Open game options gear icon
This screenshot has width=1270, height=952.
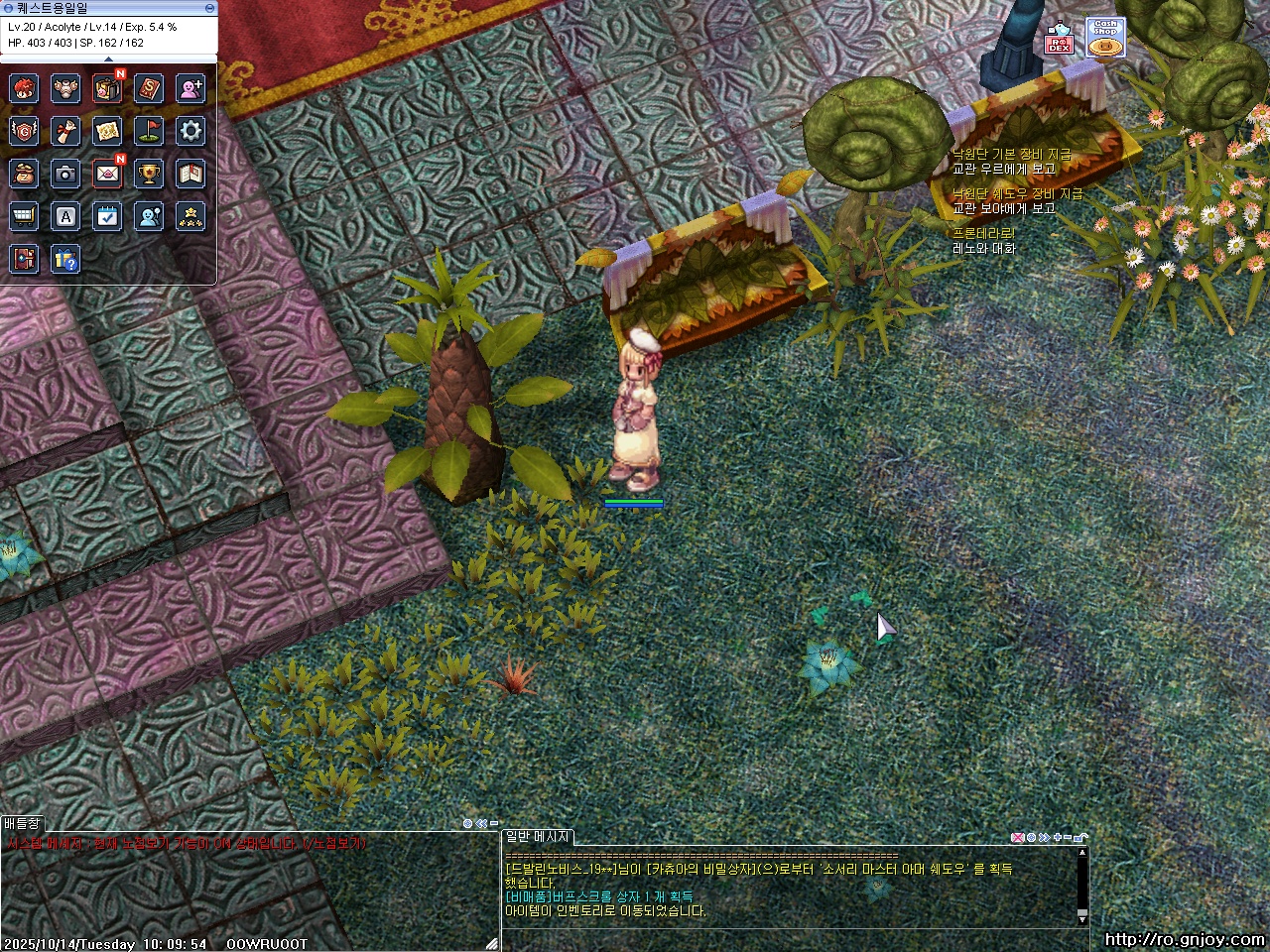tap(190, 131)
